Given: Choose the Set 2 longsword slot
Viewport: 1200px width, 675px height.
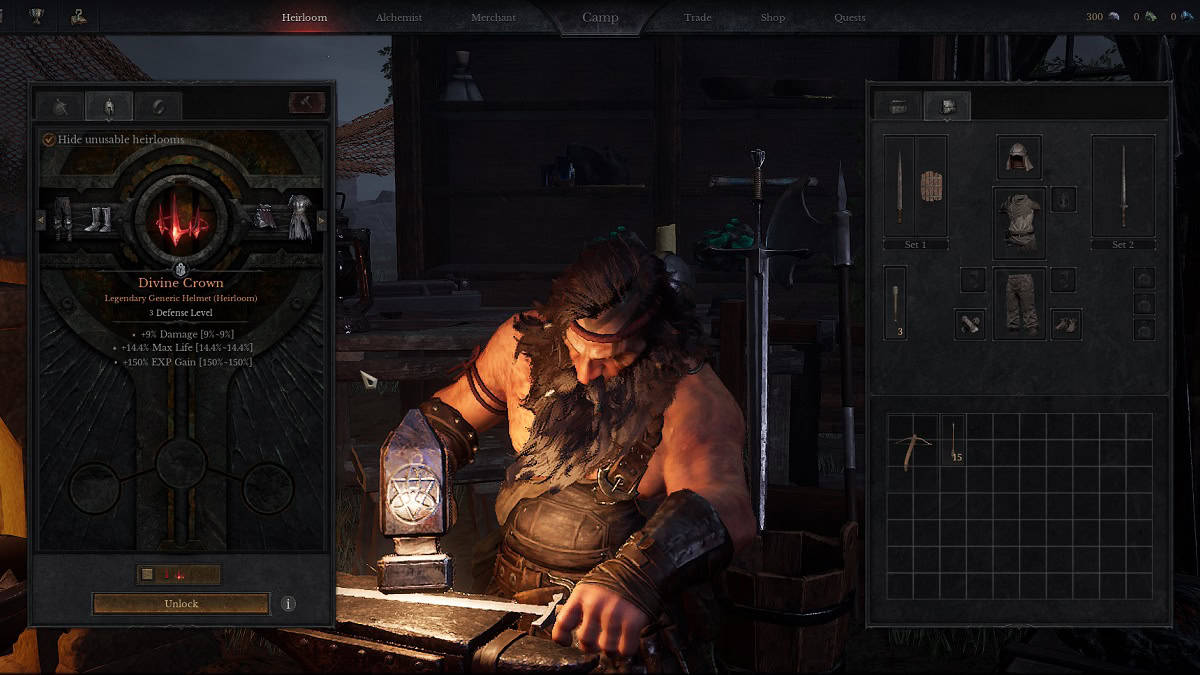Looking at the screenshot, I should click(x=1123, y=186).
